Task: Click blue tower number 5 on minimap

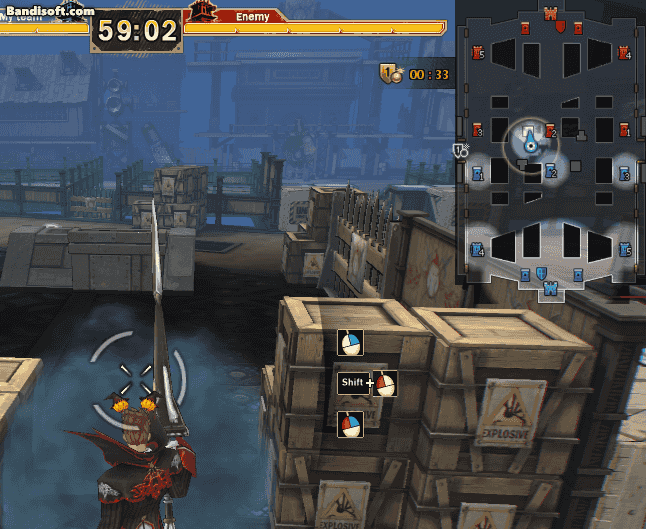Action: click(x=624, y=249)
